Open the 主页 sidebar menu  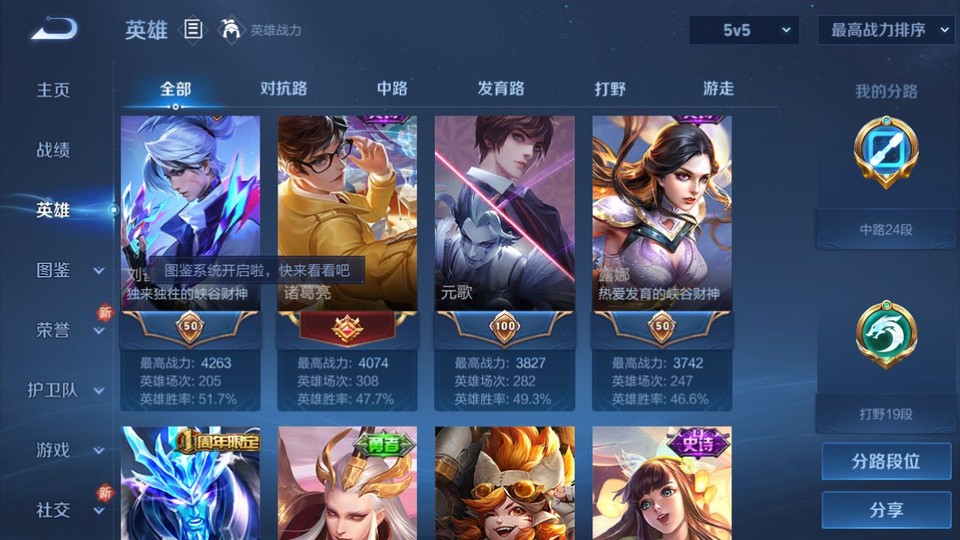click(53, 90)
